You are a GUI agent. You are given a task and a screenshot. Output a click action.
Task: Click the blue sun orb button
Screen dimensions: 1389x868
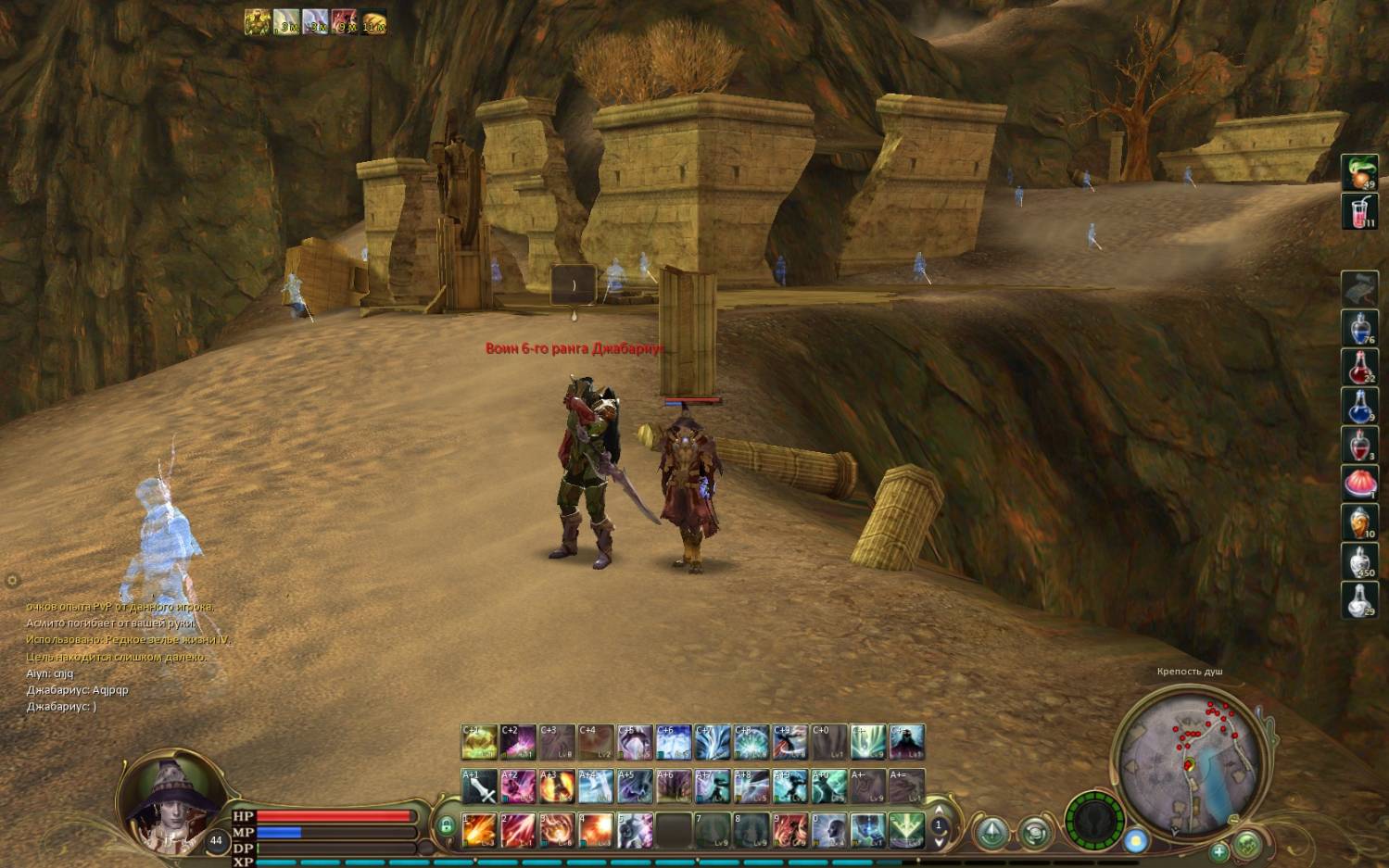tap(1136, 841)
